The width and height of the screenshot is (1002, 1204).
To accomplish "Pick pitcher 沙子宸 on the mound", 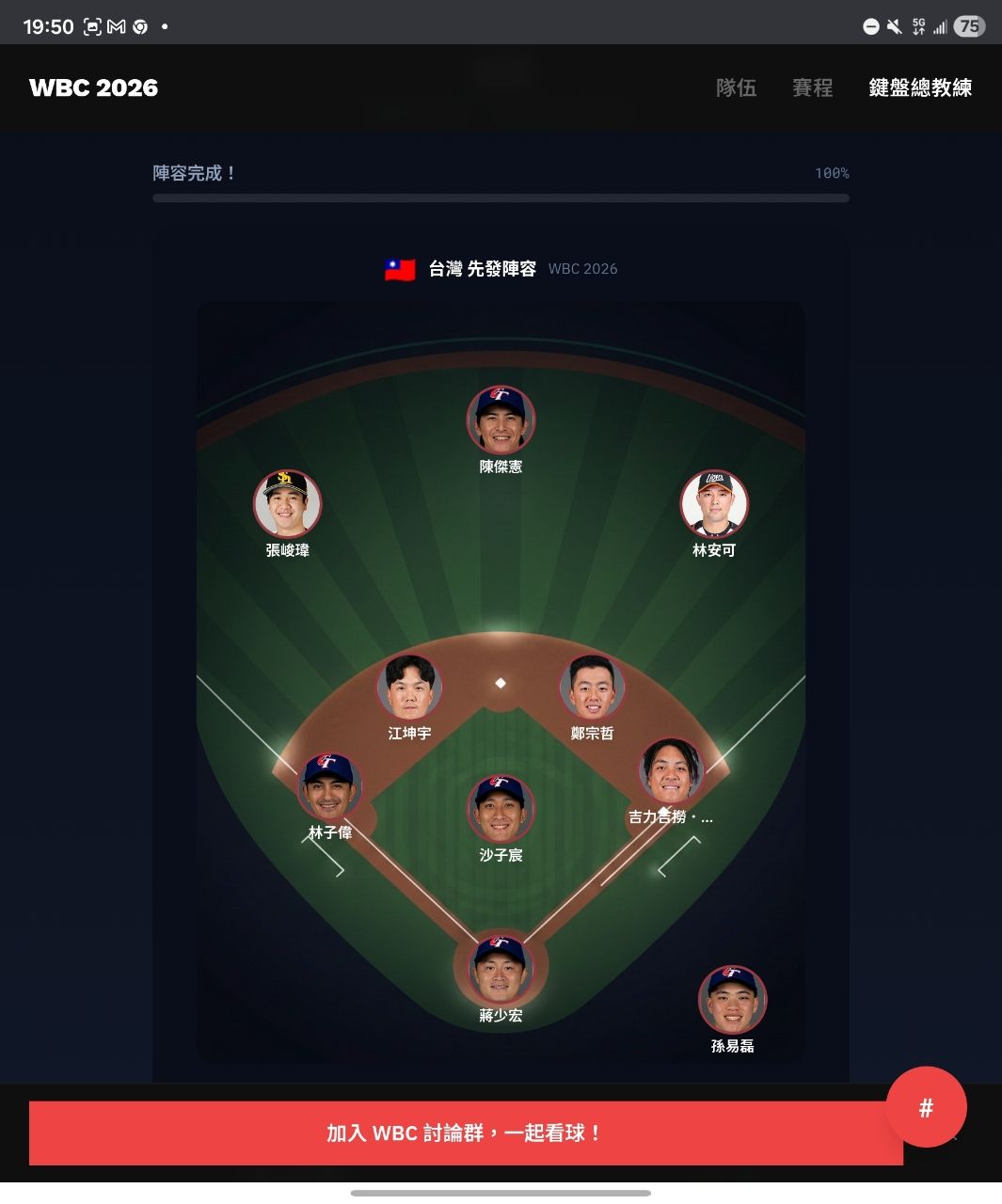I will pyautogui.click(x=501, y=809).
